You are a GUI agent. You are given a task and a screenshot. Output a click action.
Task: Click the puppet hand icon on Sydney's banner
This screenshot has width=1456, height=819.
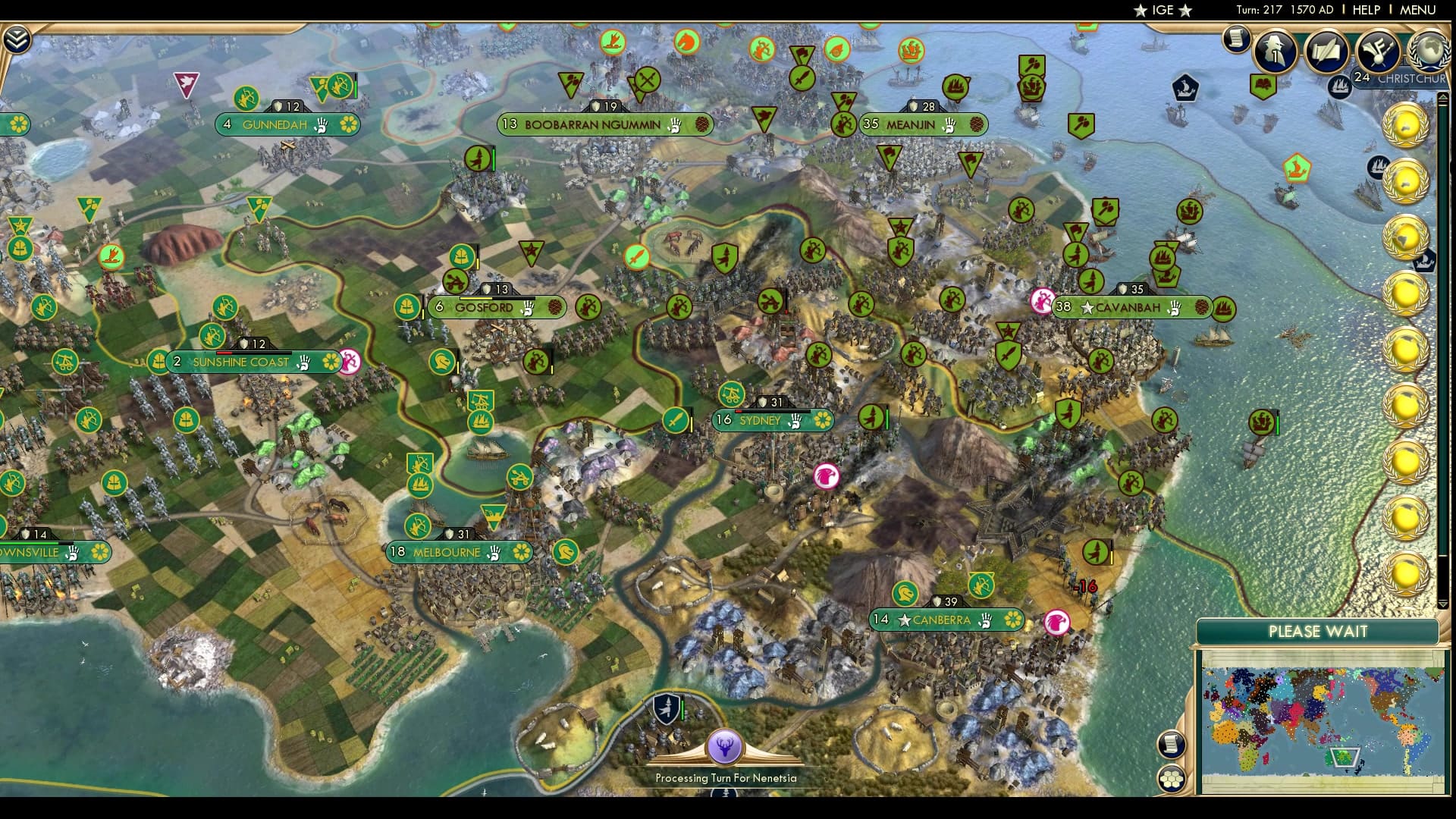793,420
